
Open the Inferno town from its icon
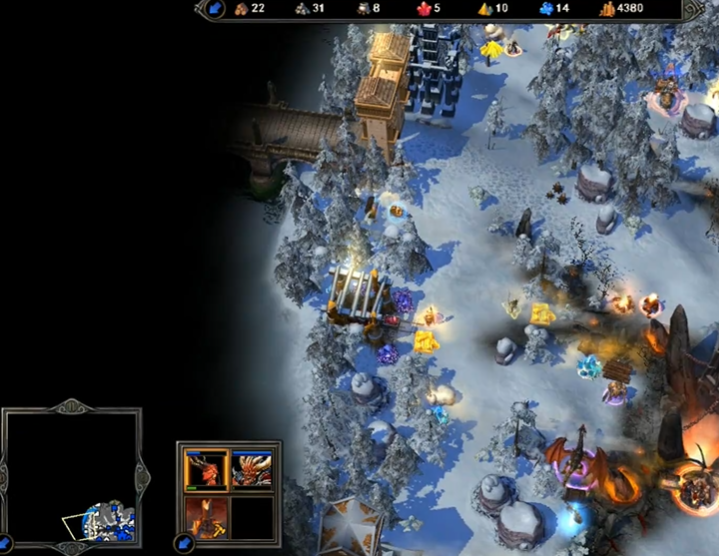coord(207,515)
